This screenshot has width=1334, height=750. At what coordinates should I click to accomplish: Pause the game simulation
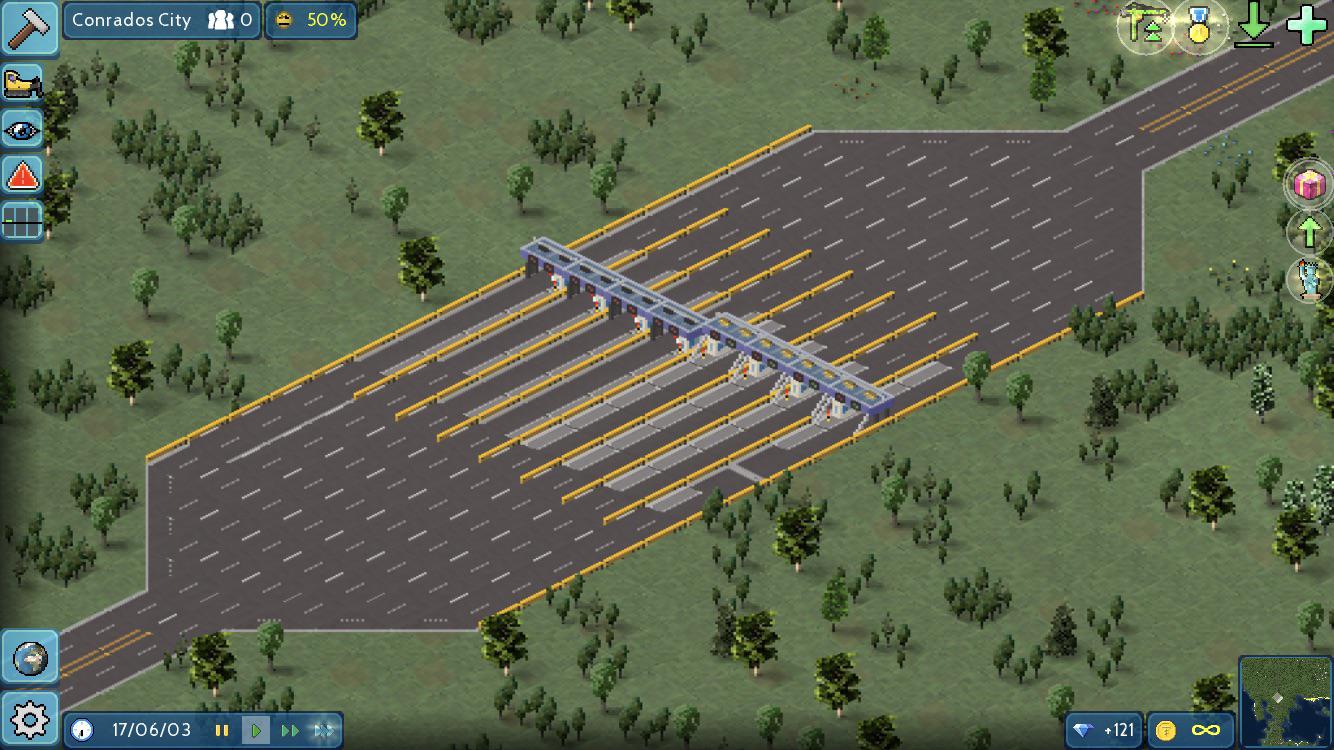(222, 730)
